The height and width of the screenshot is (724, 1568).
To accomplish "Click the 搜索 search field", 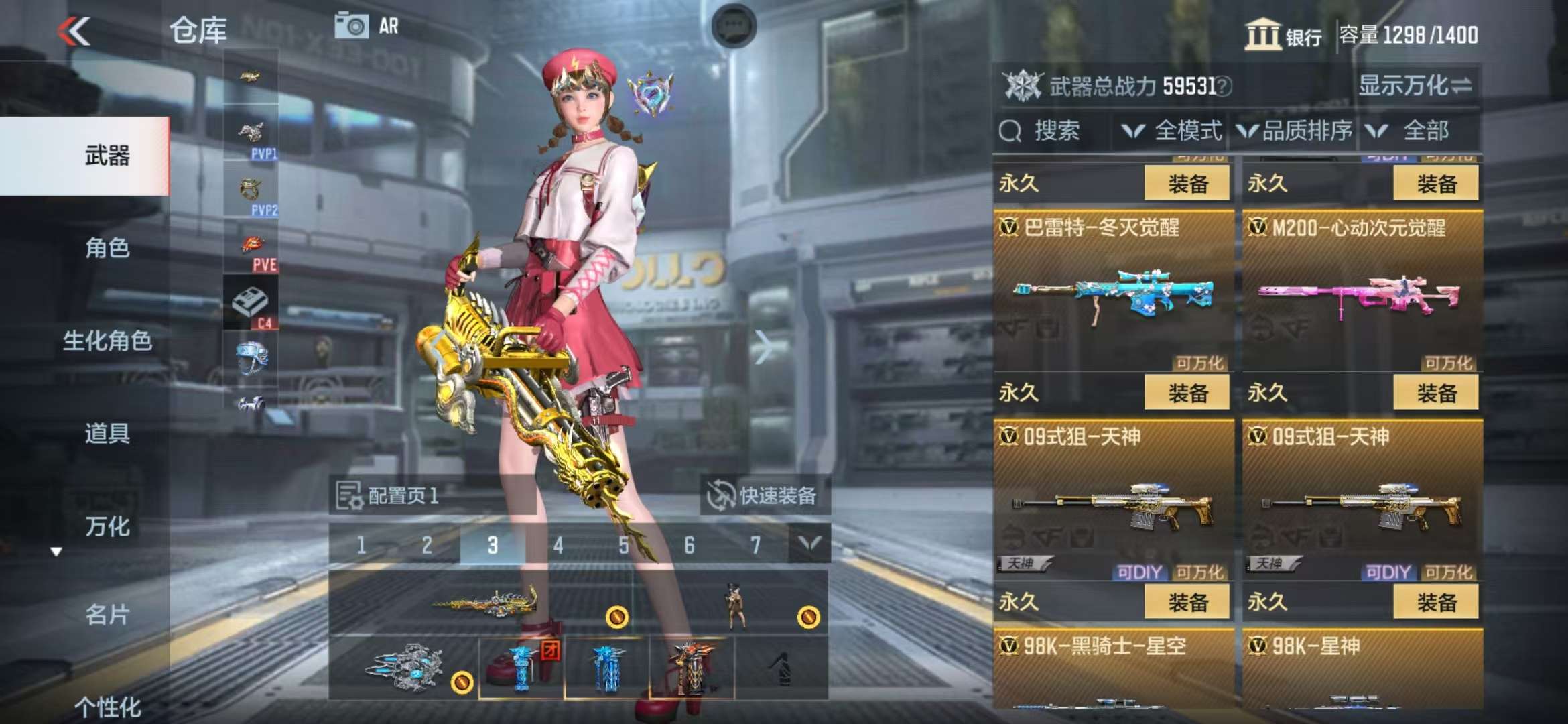I will pyautogui.click(x=1055, y=131).
